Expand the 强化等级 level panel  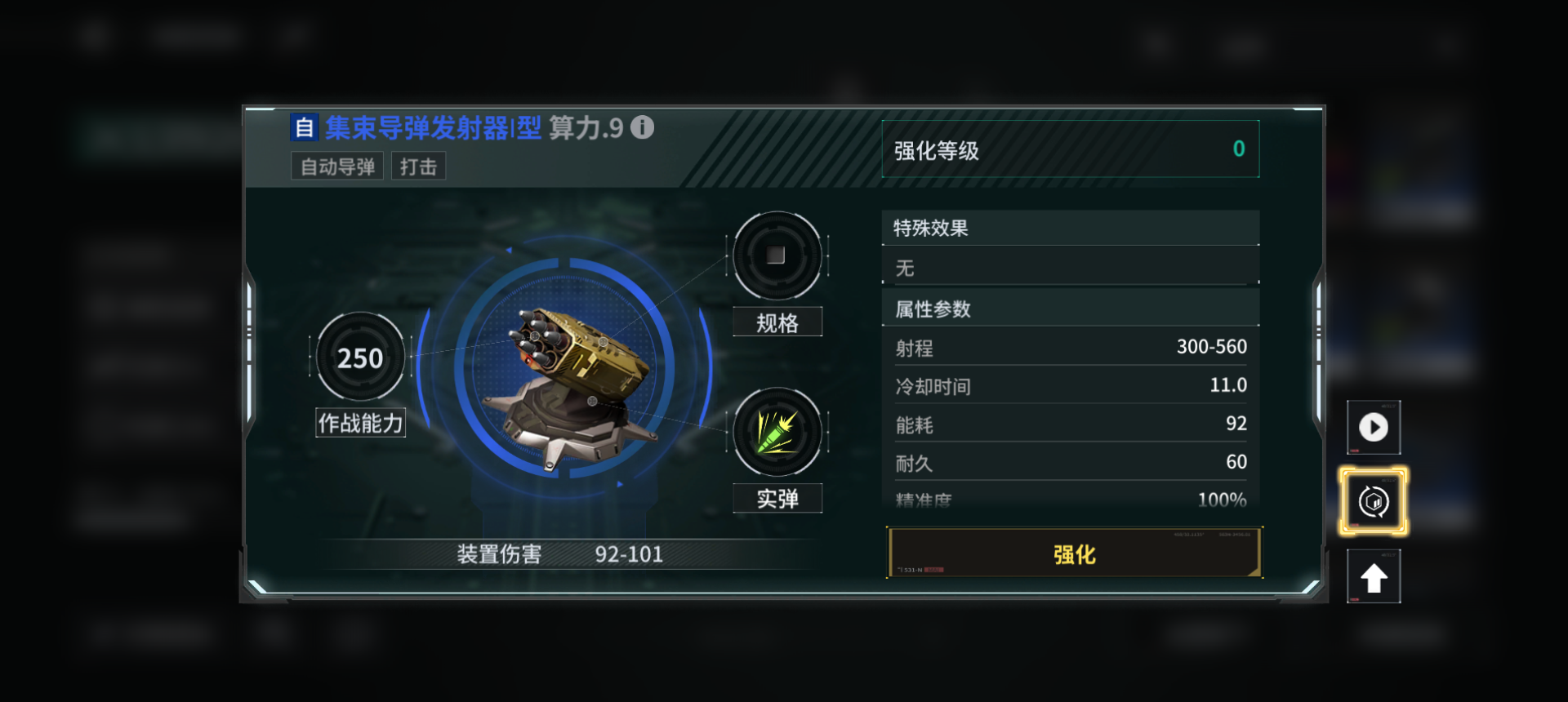(1071, 149)
